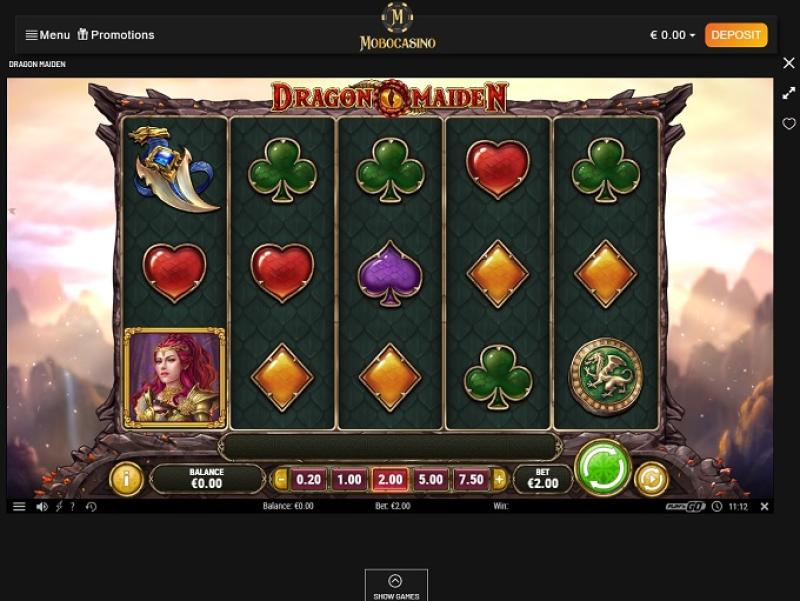Increase the bet with the plus button
Viewport: 800px width, 601px height.
tap(499, 480)
